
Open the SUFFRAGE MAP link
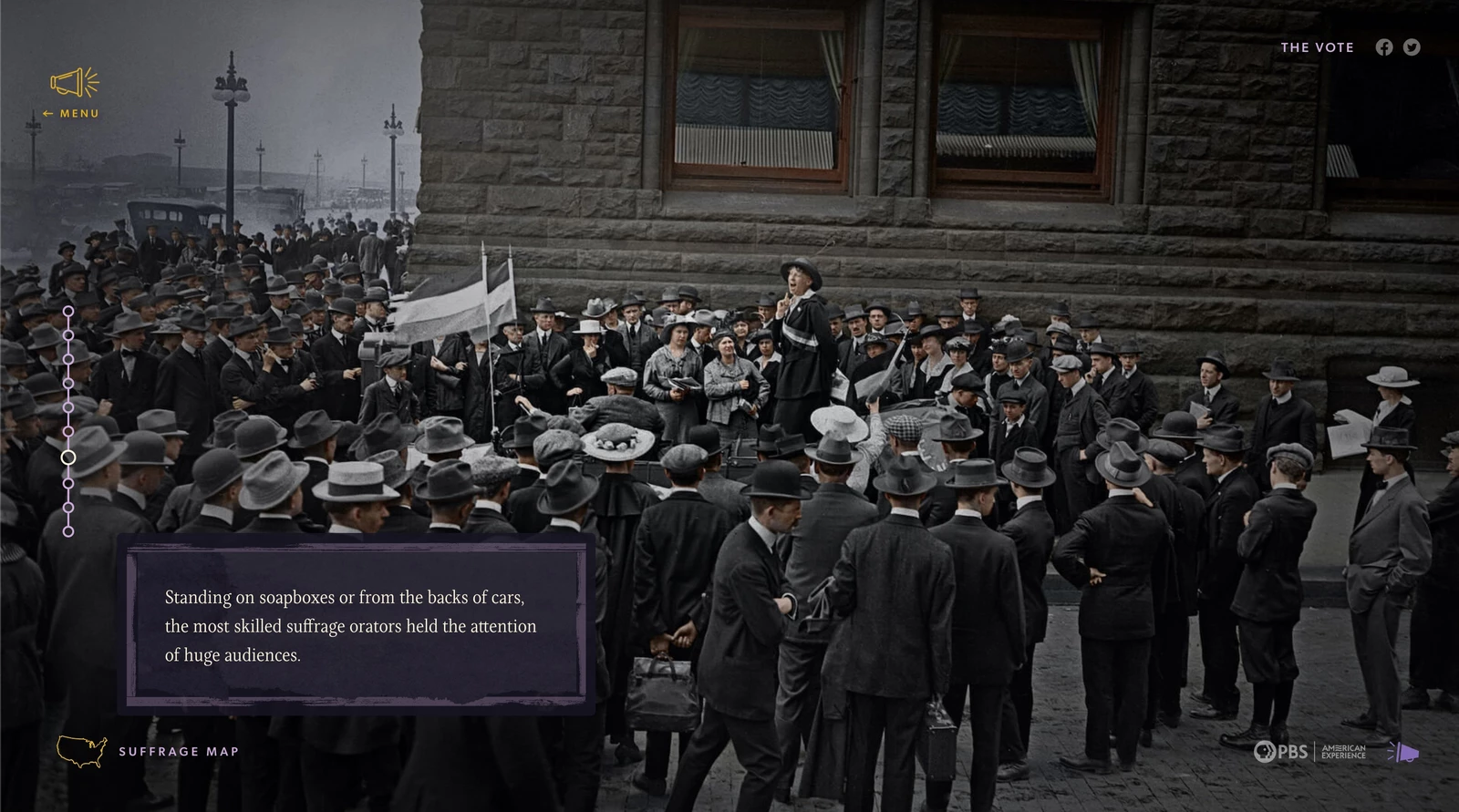click(179, 752)
